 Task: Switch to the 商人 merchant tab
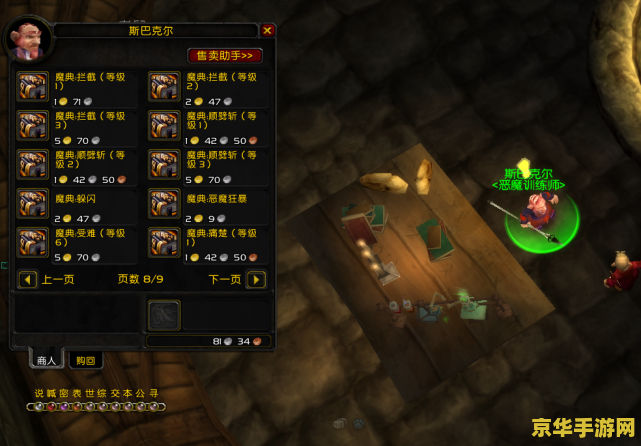tap(47, 360)
